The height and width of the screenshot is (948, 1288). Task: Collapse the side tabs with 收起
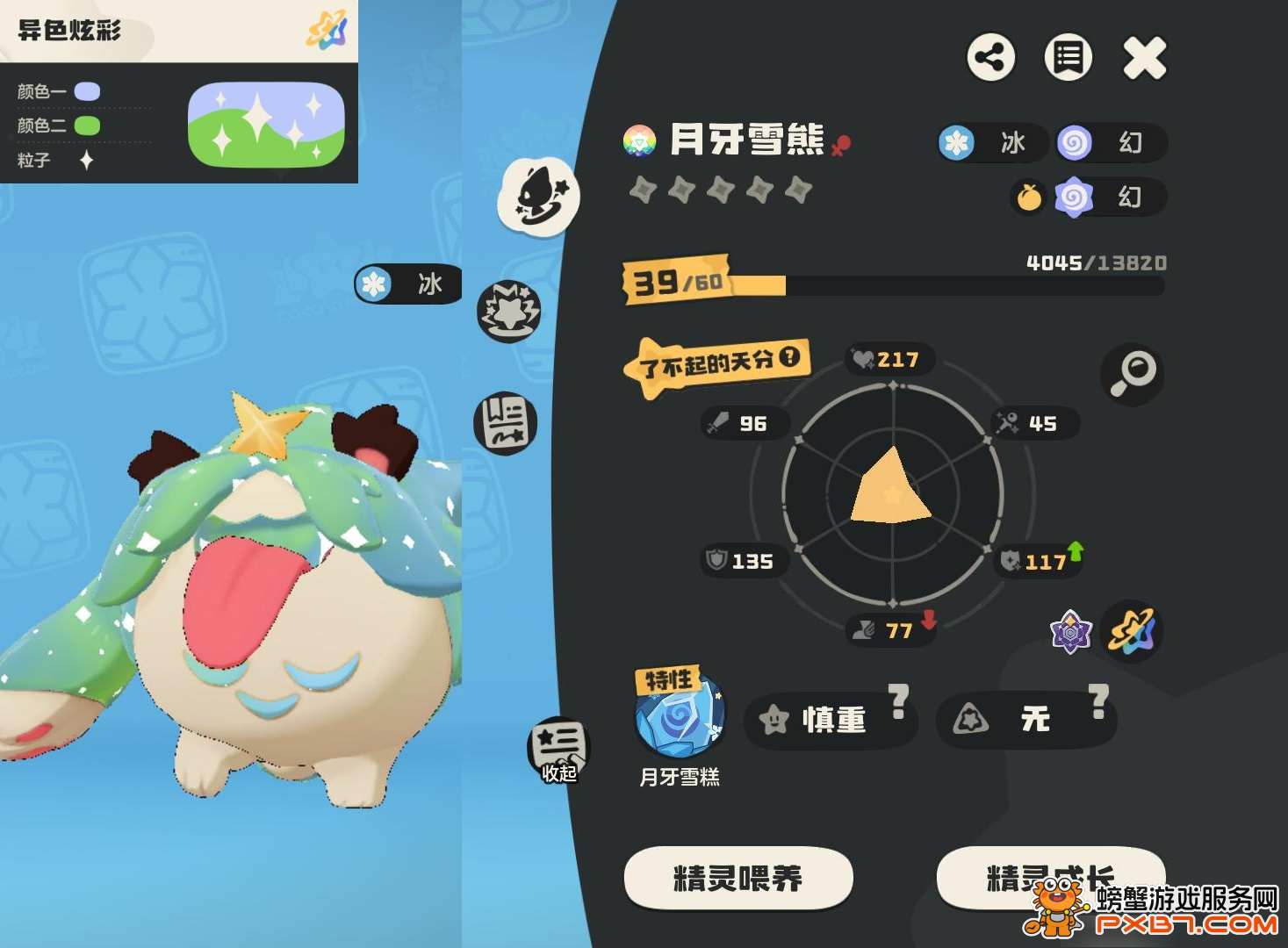(x=558, y=751)
